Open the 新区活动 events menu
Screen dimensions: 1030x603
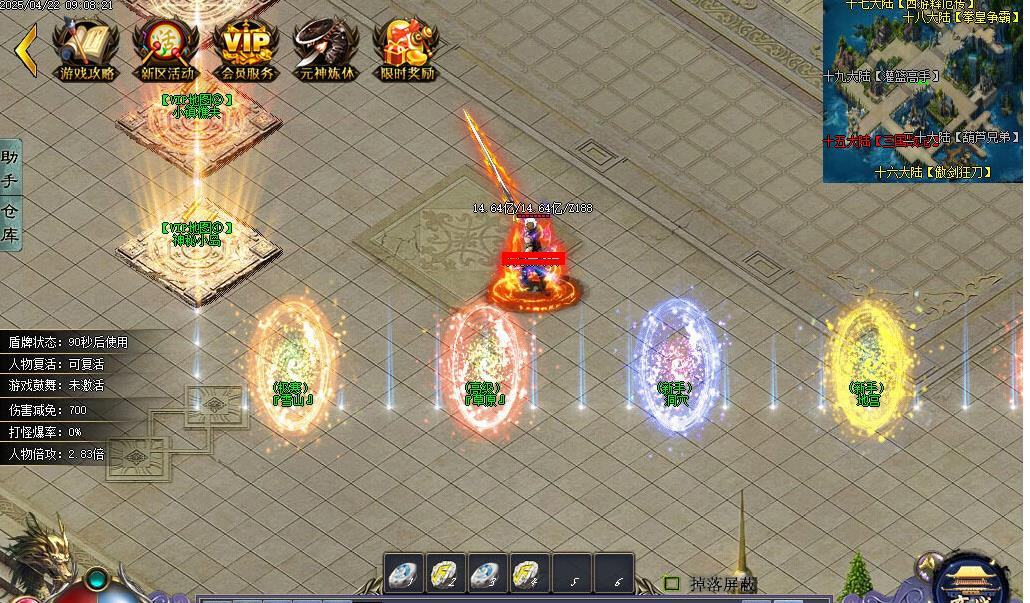(x=166, y=48)
